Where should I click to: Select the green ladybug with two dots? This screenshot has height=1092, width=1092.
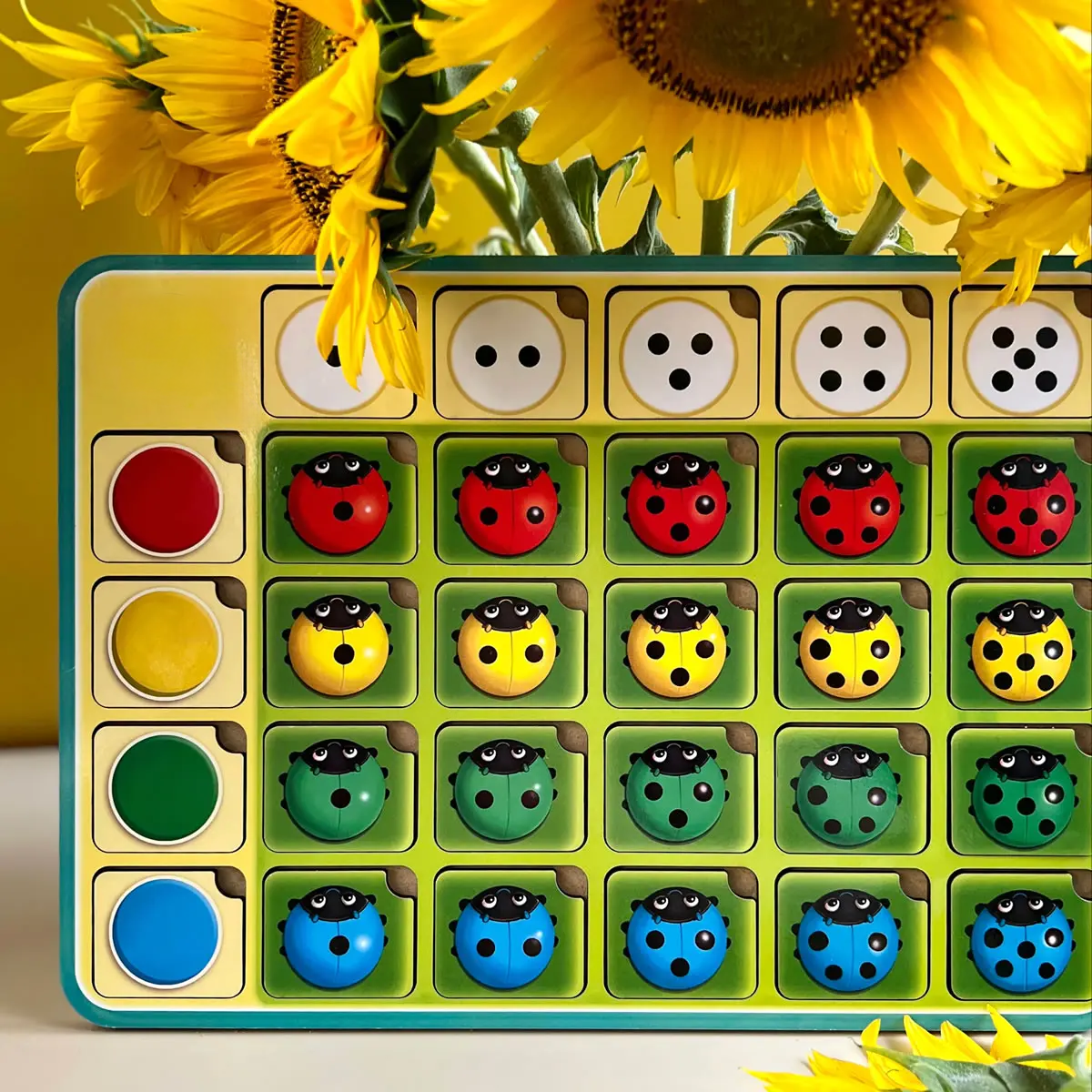point(505,790)
